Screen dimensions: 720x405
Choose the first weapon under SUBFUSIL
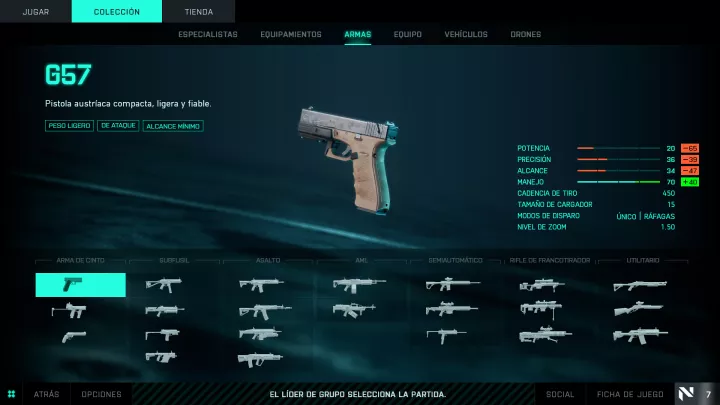163,285
